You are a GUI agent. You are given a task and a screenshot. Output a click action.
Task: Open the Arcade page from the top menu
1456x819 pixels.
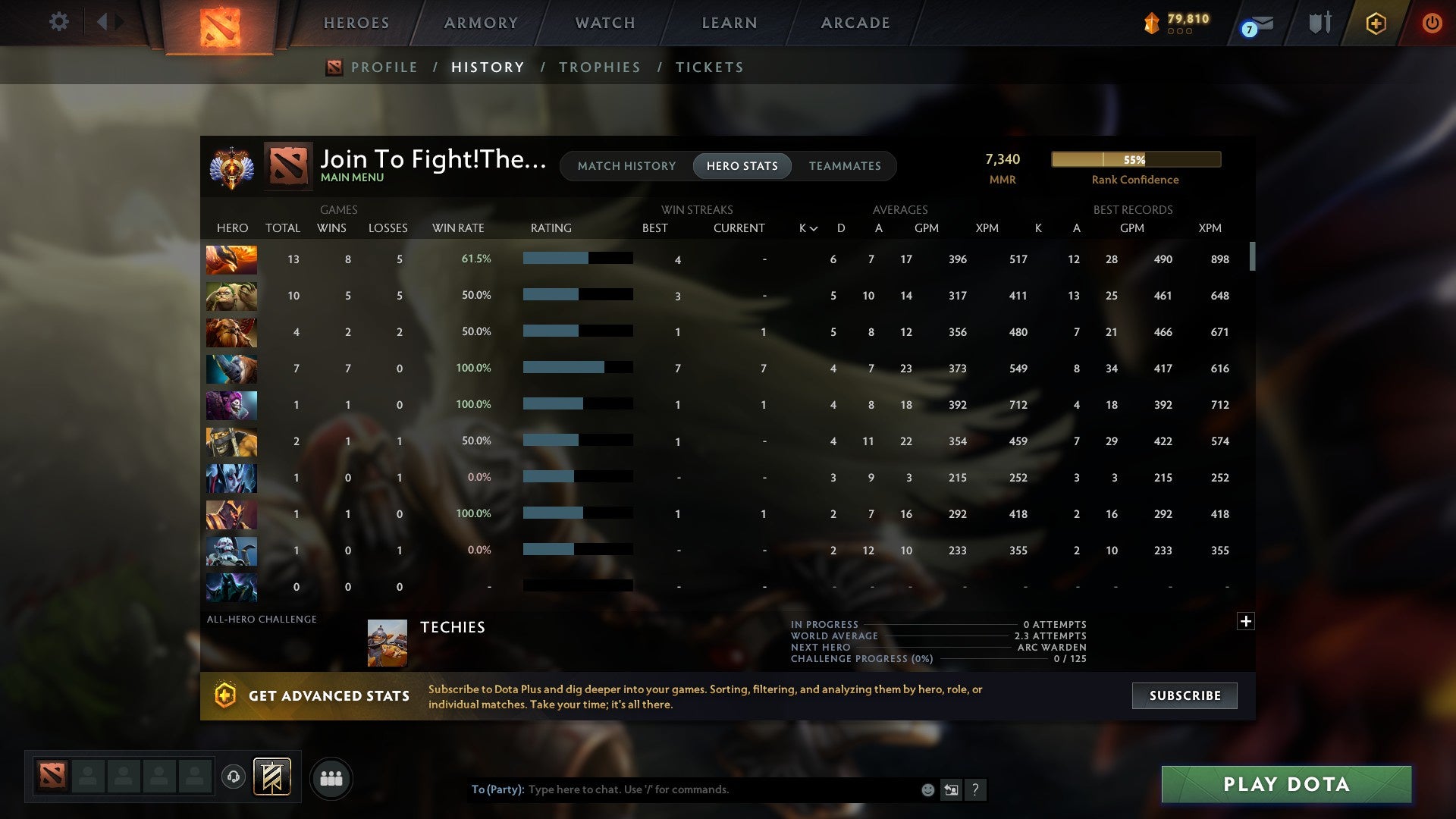click(x=855, y=22)
